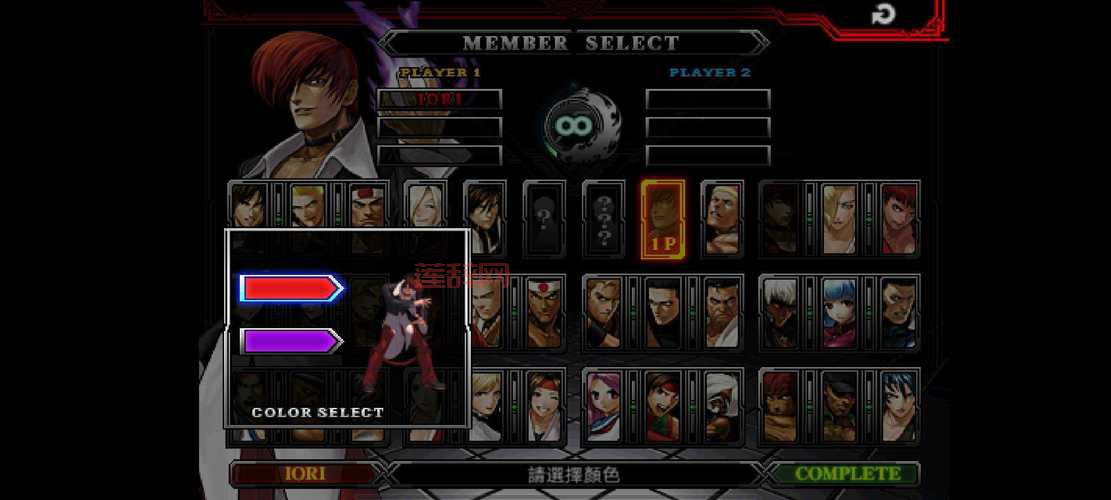
Task: Select the fighter in white karate gi
Action: tap(722, 311)
